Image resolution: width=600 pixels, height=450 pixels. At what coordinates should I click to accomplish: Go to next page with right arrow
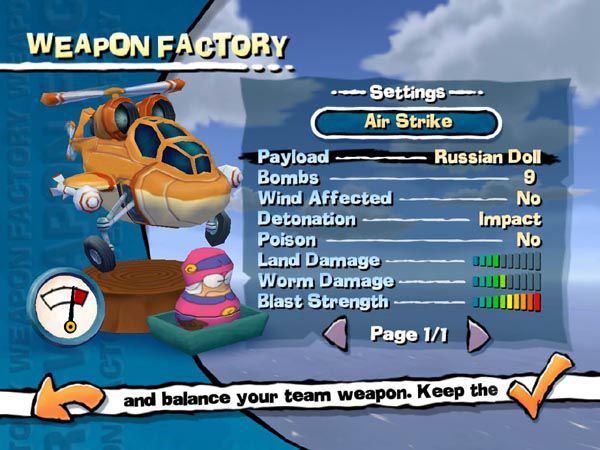point(477,334)
